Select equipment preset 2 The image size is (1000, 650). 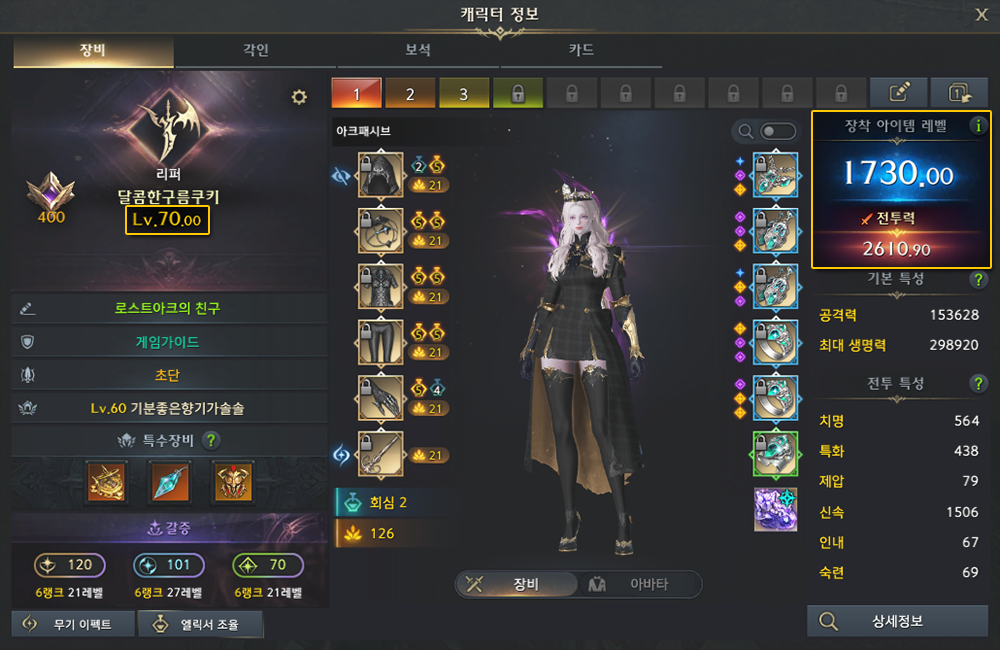[x=410, y=94]
